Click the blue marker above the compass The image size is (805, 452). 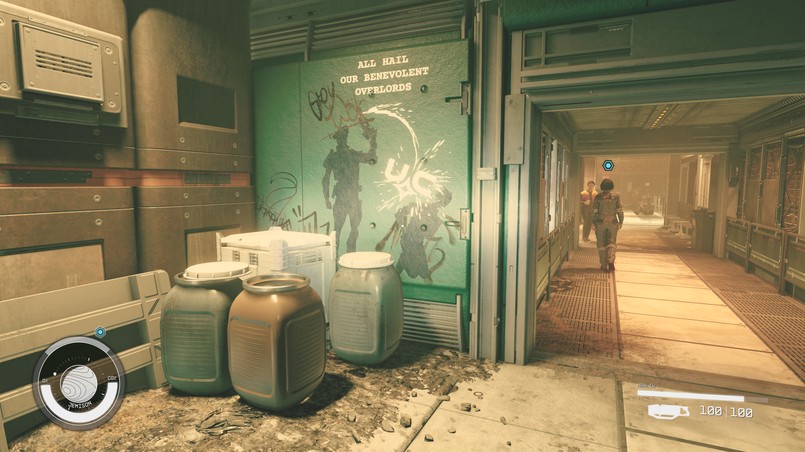tap(100, 331)
